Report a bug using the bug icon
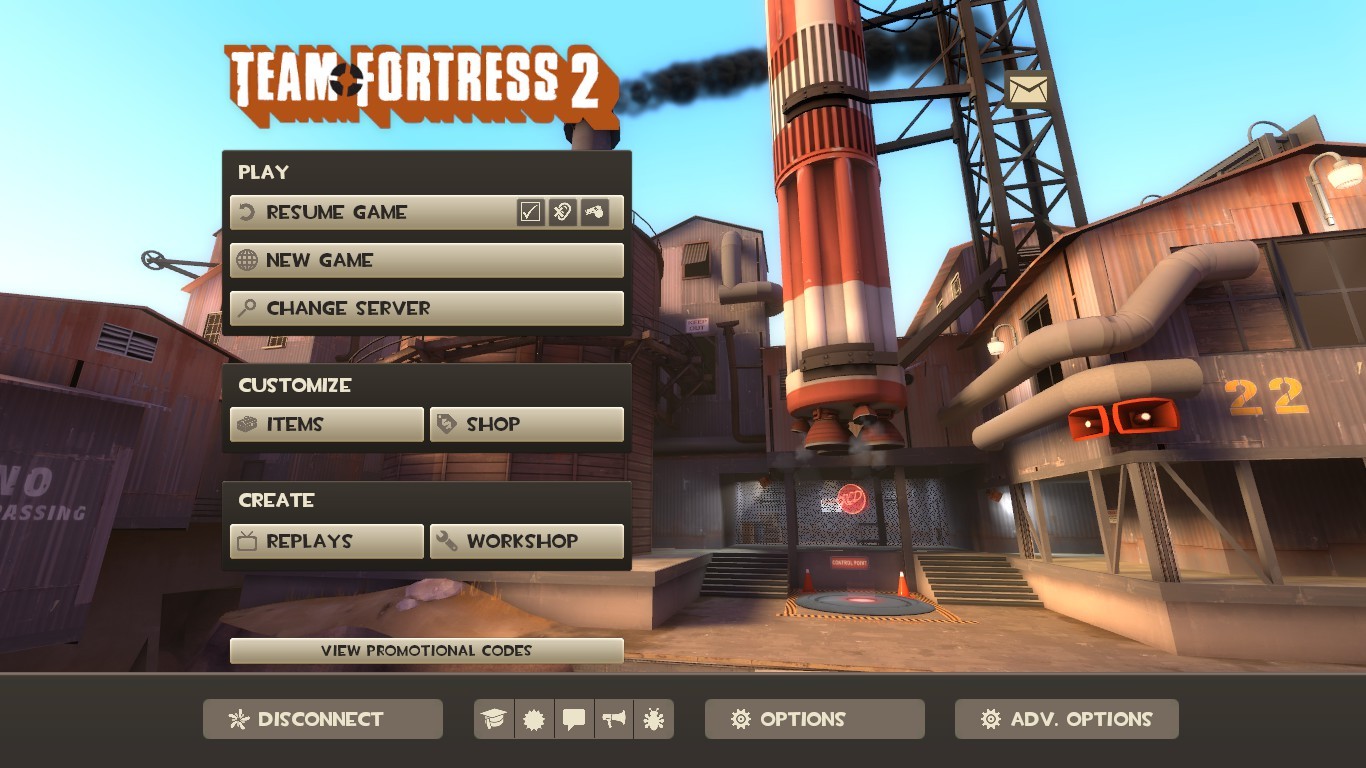The width and height of the screenshot is (1366, 768). [654, 719]
